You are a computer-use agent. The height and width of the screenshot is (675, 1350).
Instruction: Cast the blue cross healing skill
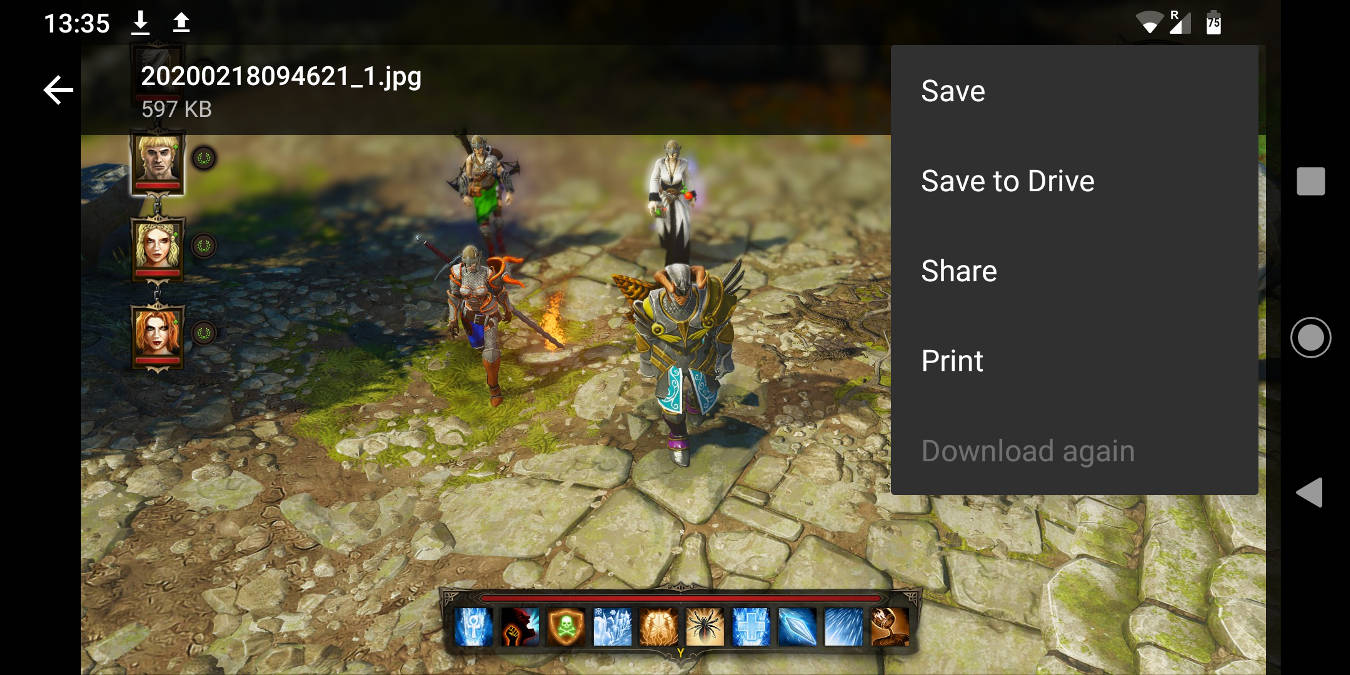(751, 627)
